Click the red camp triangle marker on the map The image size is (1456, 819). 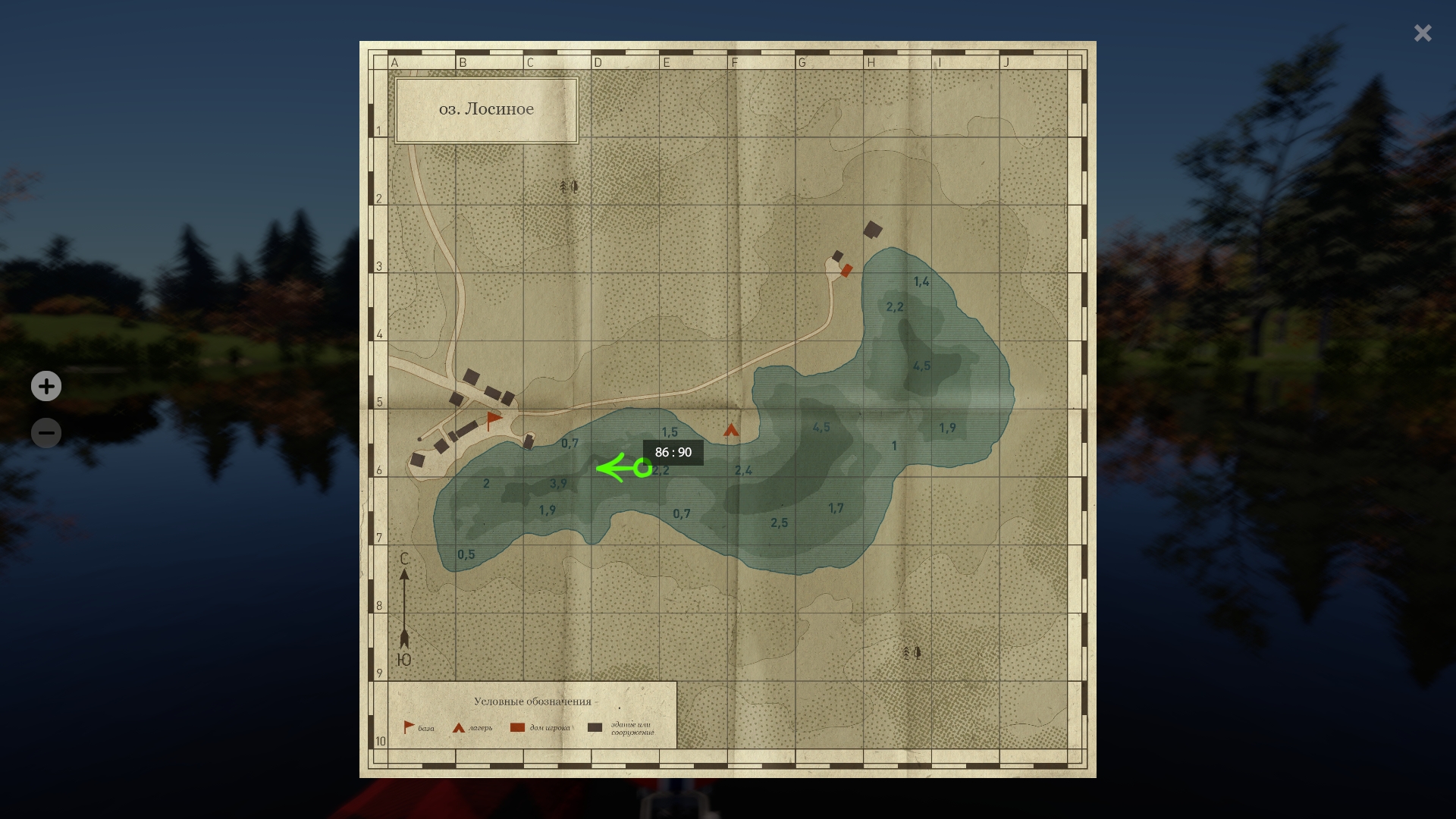pos(731,431)
